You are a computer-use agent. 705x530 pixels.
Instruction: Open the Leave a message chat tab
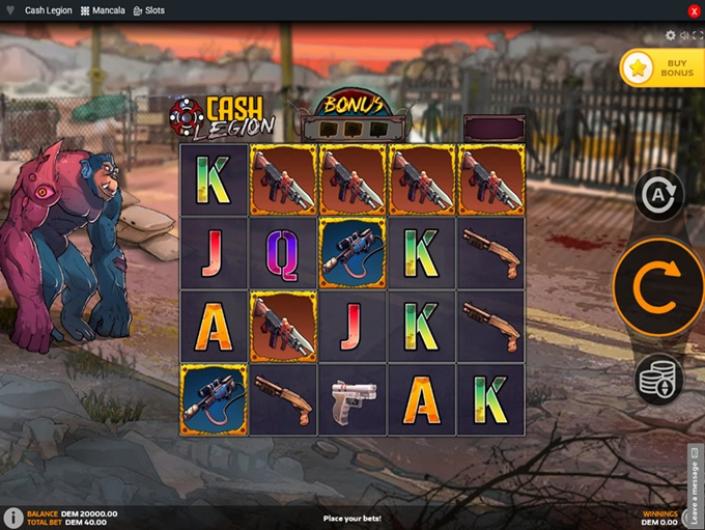click(695, 485)
